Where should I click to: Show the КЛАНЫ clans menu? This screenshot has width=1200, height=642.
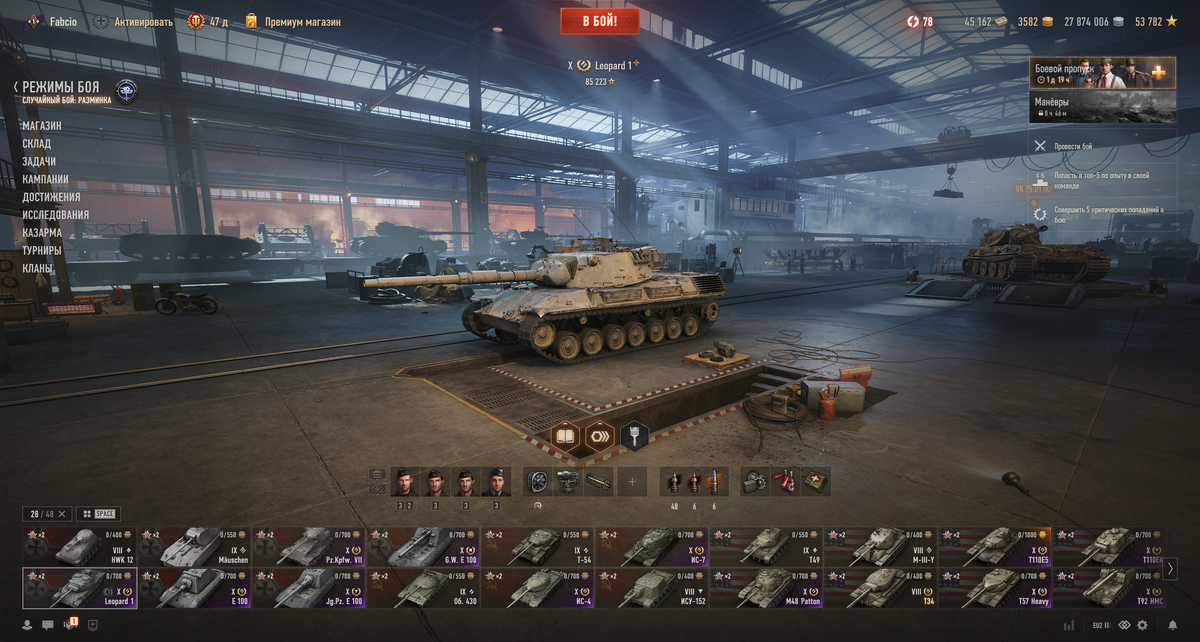[37, 268]
